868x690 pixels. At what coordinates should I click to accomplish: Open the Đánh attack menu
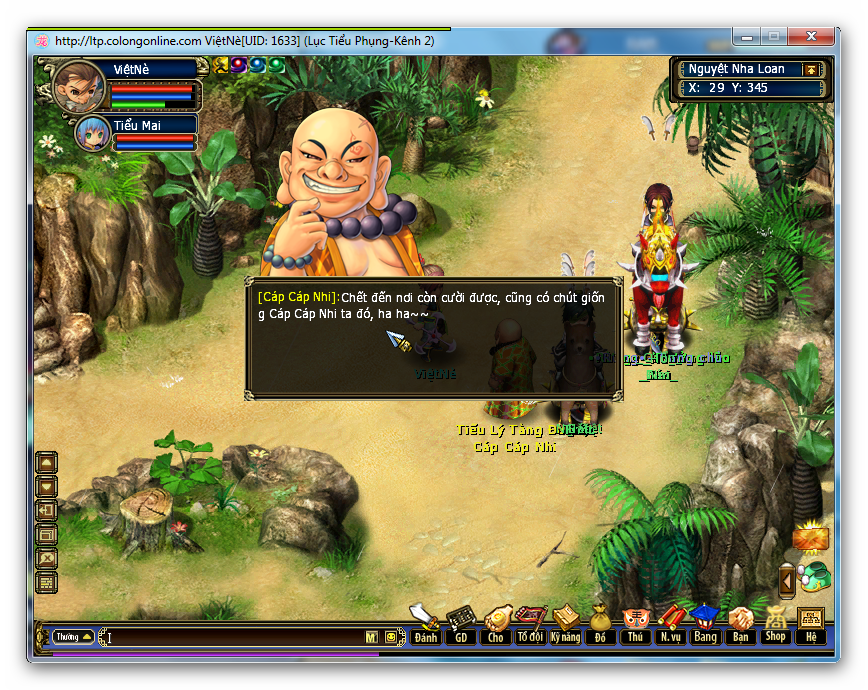click(426, 625)
